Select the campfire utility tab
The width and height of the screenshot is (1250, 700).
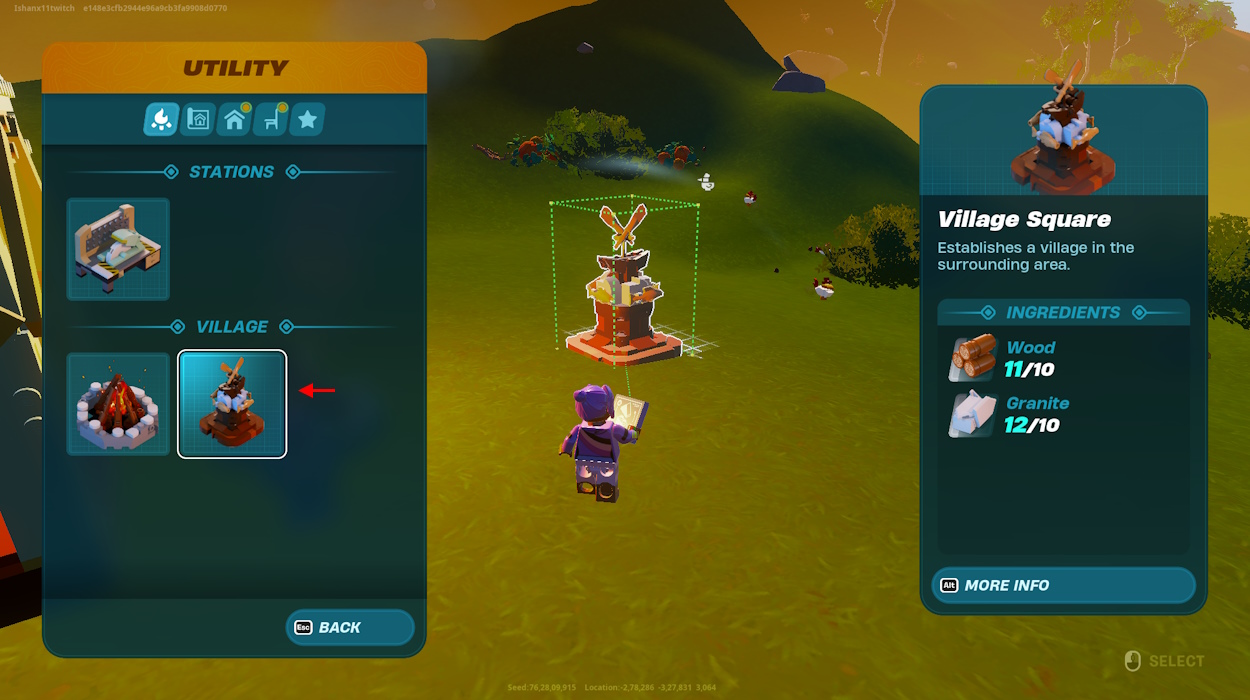(162, 120)
